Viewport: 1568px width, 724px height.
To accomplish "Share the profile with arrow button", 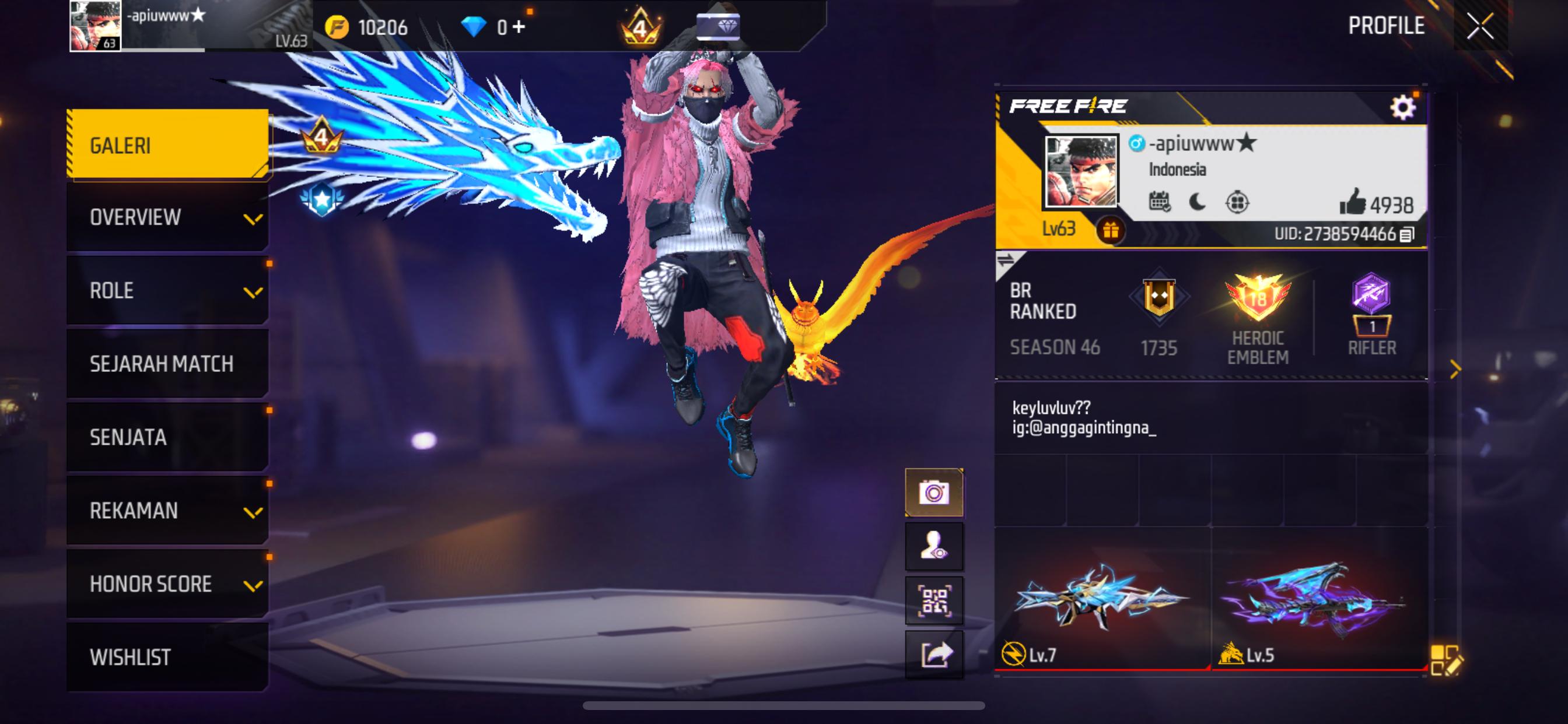I will pos(934,654).
